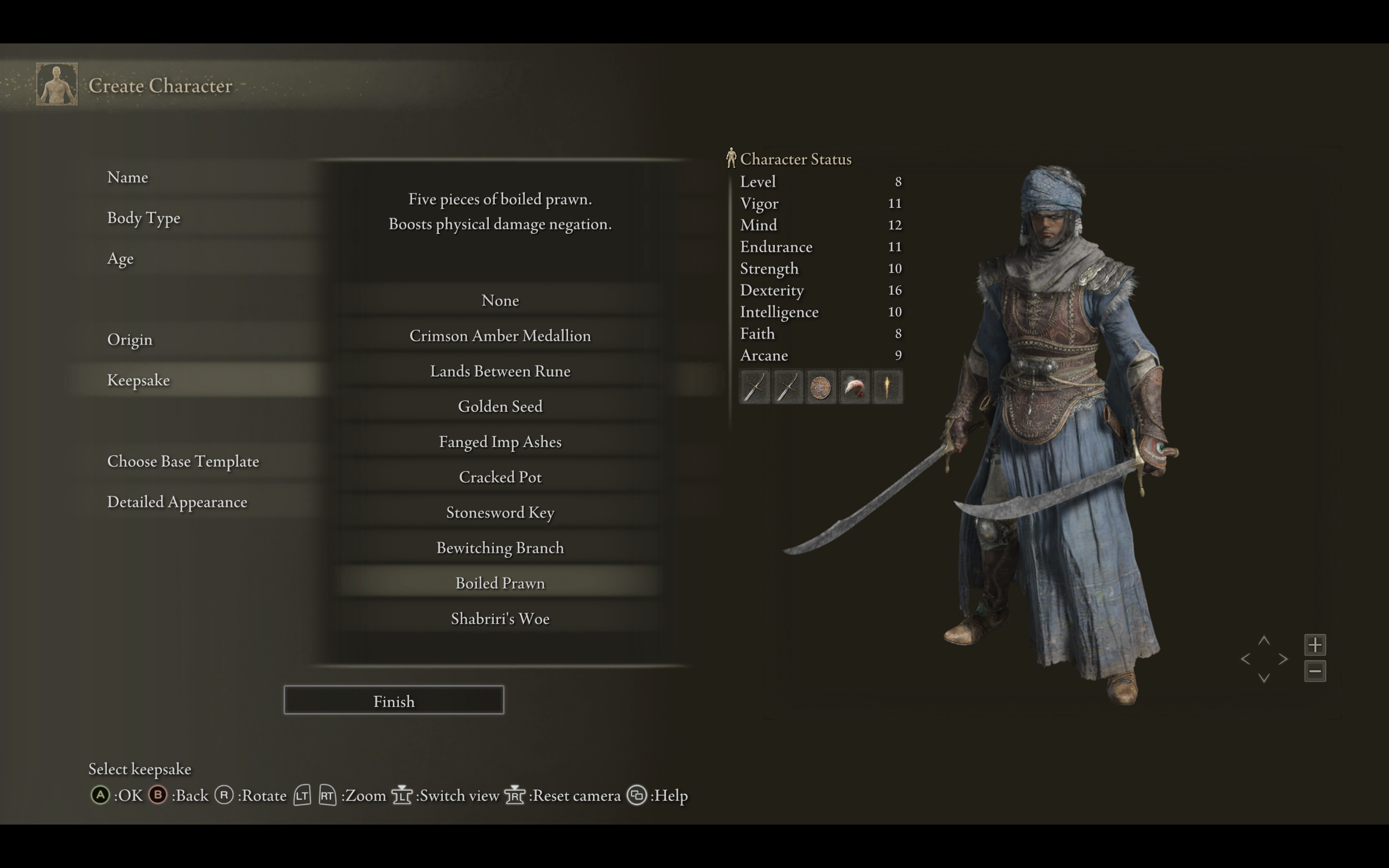Open the Origin selection
The width and height of the screenshot is (1389, 868).
130,339
